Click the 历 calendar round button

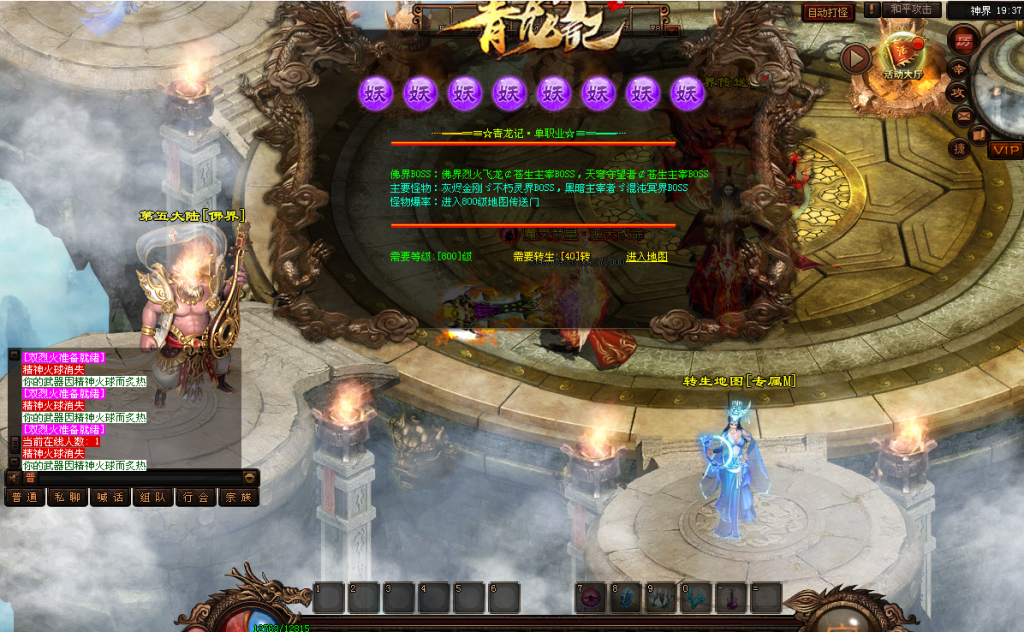click(963, 41)
